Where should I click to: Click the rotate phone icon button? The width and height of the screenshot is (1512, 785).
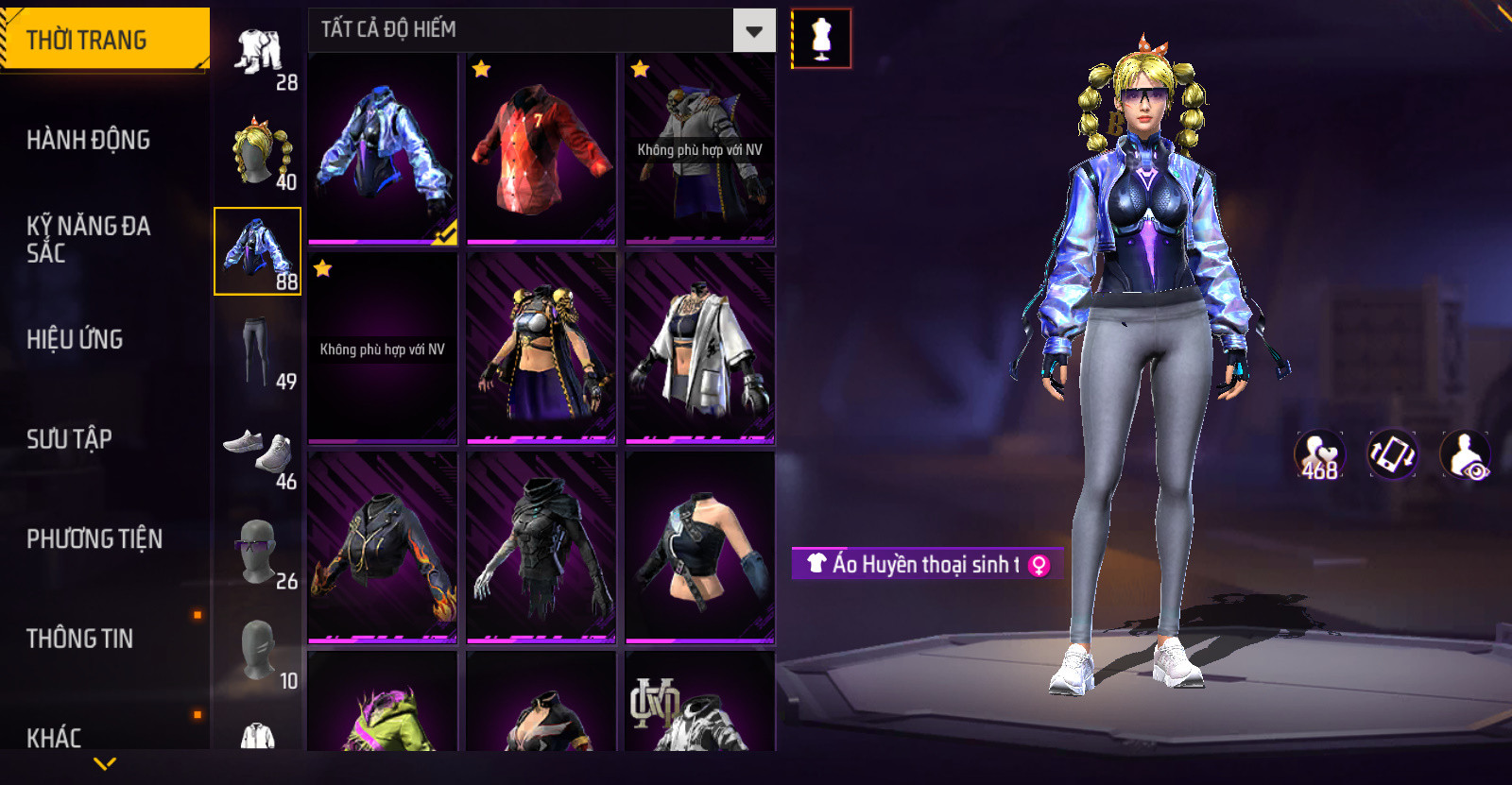[x=1392, y=454]
